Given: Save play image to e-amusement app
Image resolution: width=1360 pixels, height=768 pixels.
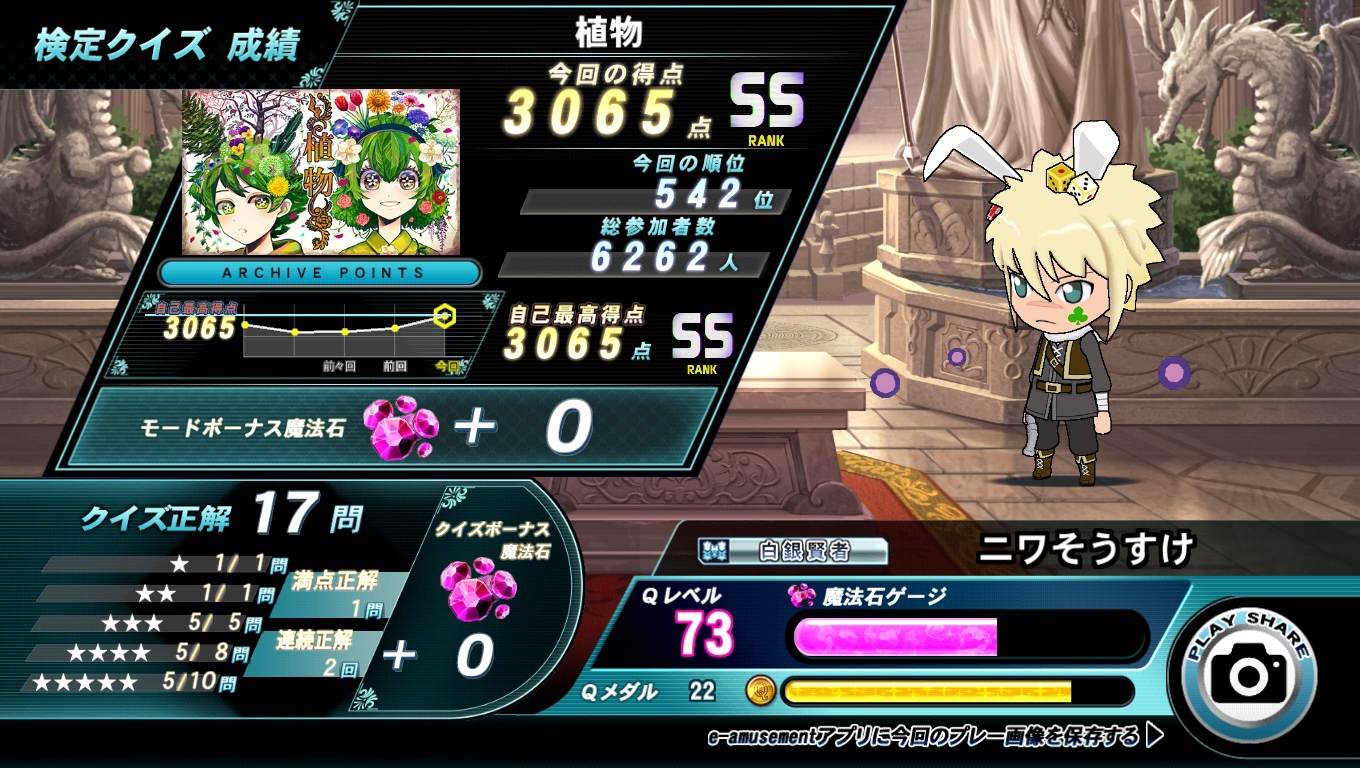Looking at the screenshot, I should (936, 737).
